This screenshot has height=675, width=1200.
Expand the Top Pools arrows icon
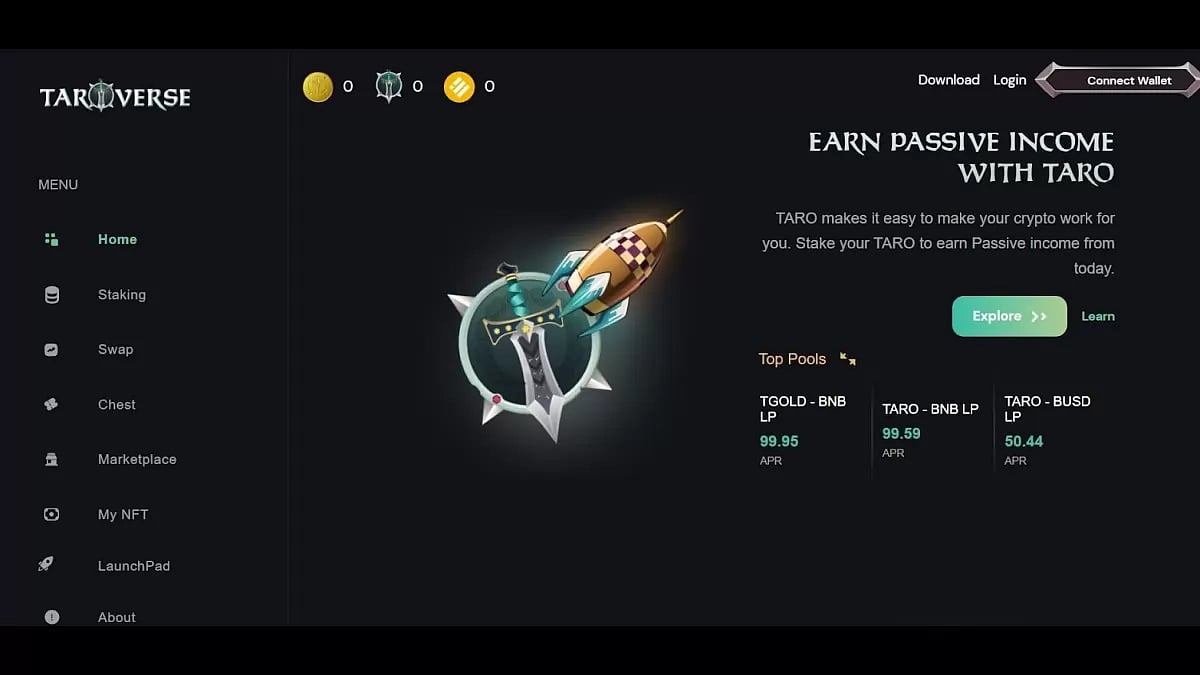pos(848,359)
